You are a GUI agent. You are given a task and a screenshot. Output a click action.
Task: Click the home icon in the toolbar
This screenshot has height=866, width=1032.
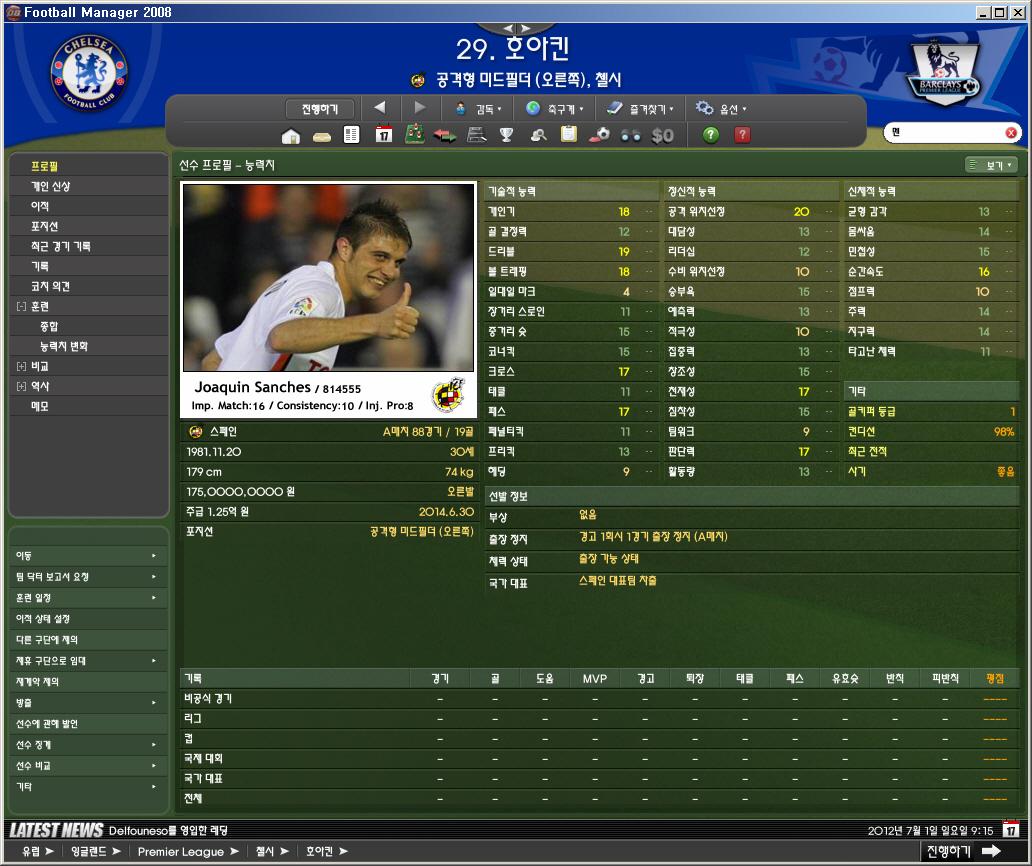coord(291,136)
